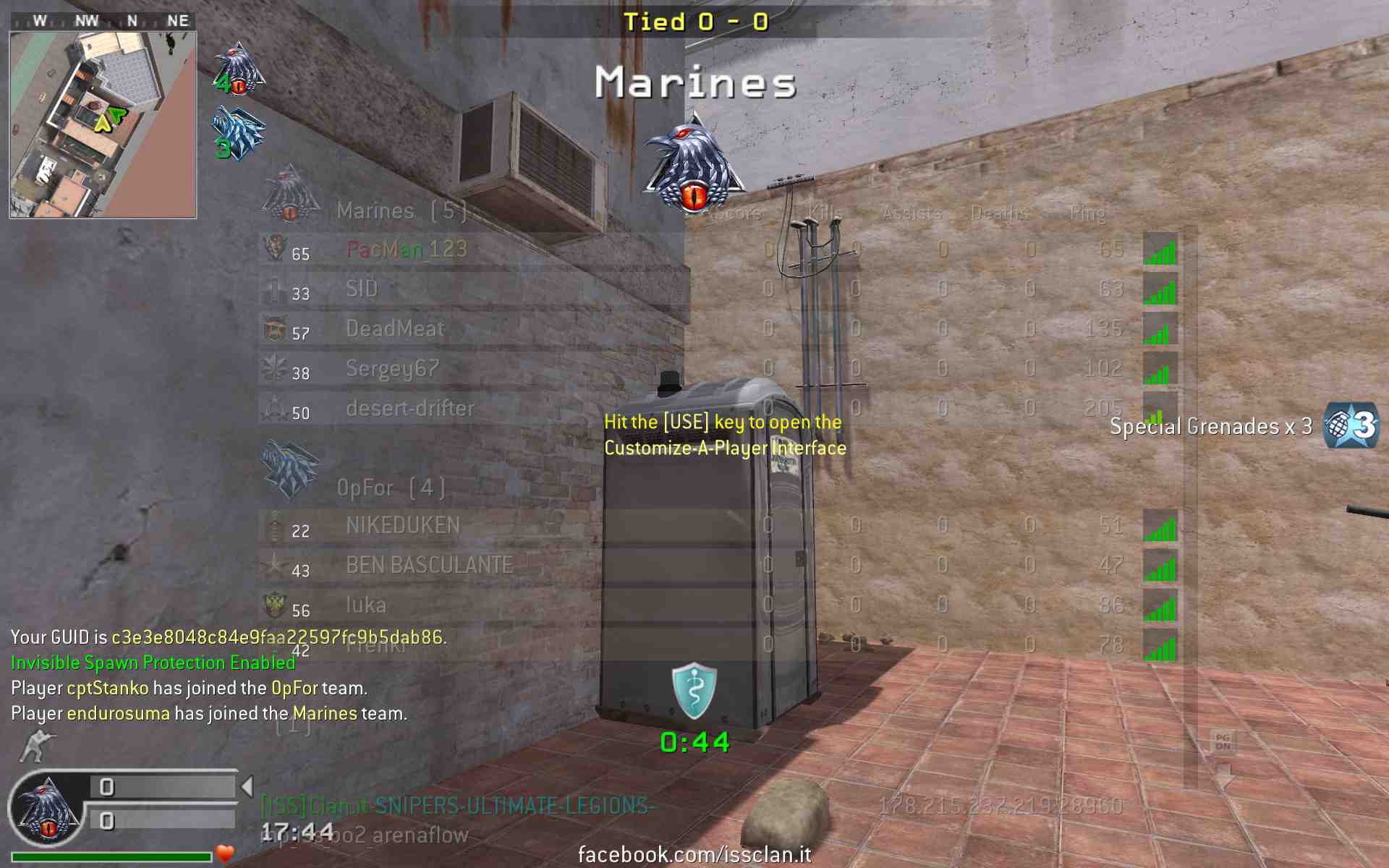
Task: Click the OpFor team score emblem
Action: click(239, 133)
